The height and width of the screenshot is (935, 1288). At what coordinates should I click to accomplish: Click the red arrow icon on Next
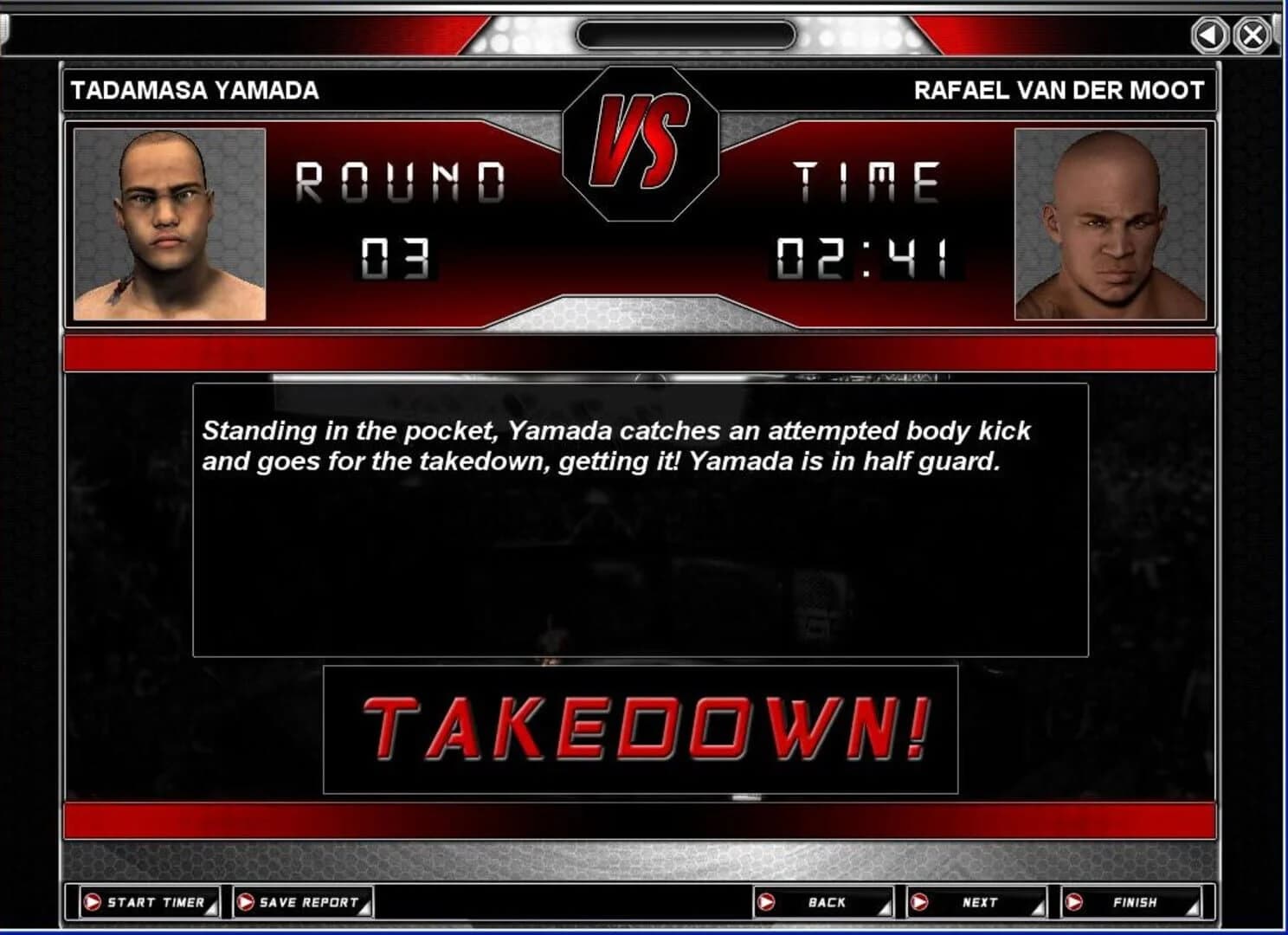[x=922, y=903]
